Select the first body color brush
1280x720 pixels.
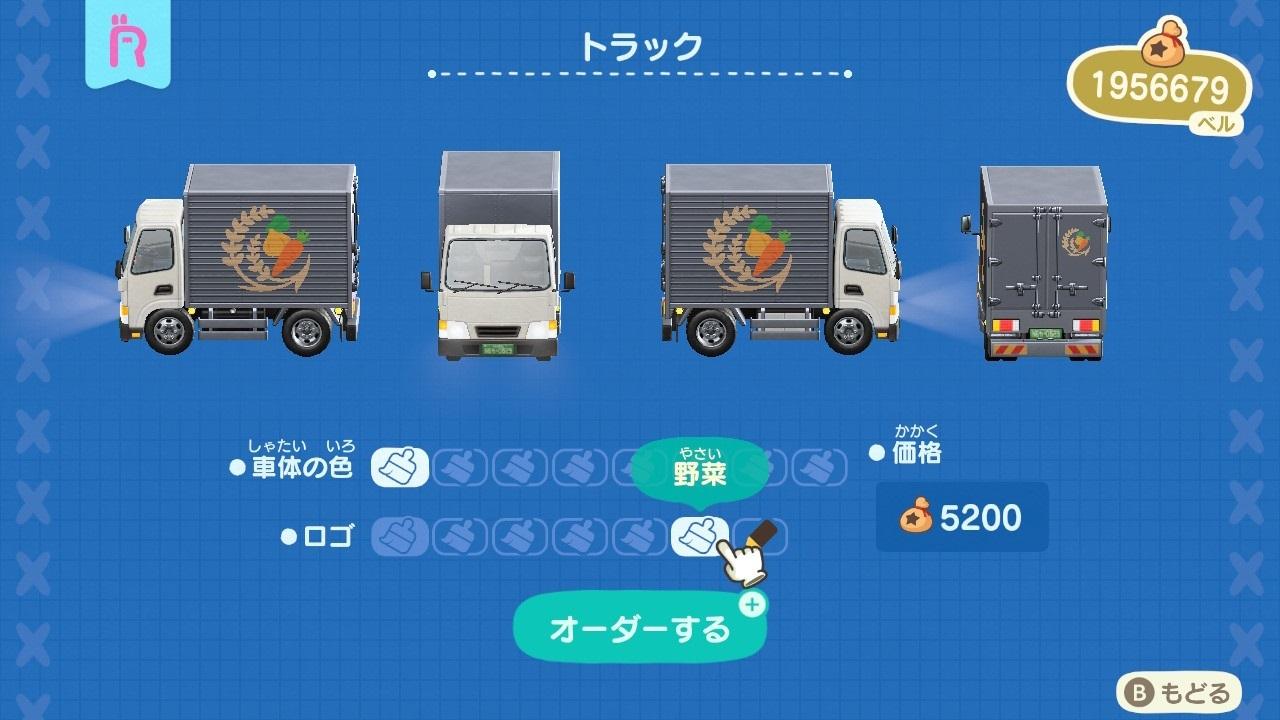point(400,466)
